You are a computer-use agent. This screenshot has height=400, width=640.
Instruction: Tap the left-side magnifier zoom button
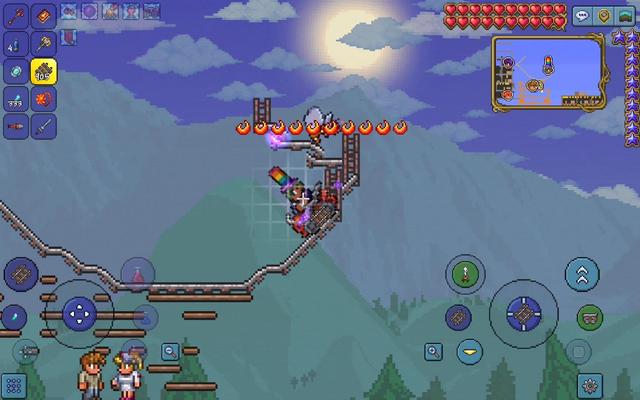tap(171, 351)
